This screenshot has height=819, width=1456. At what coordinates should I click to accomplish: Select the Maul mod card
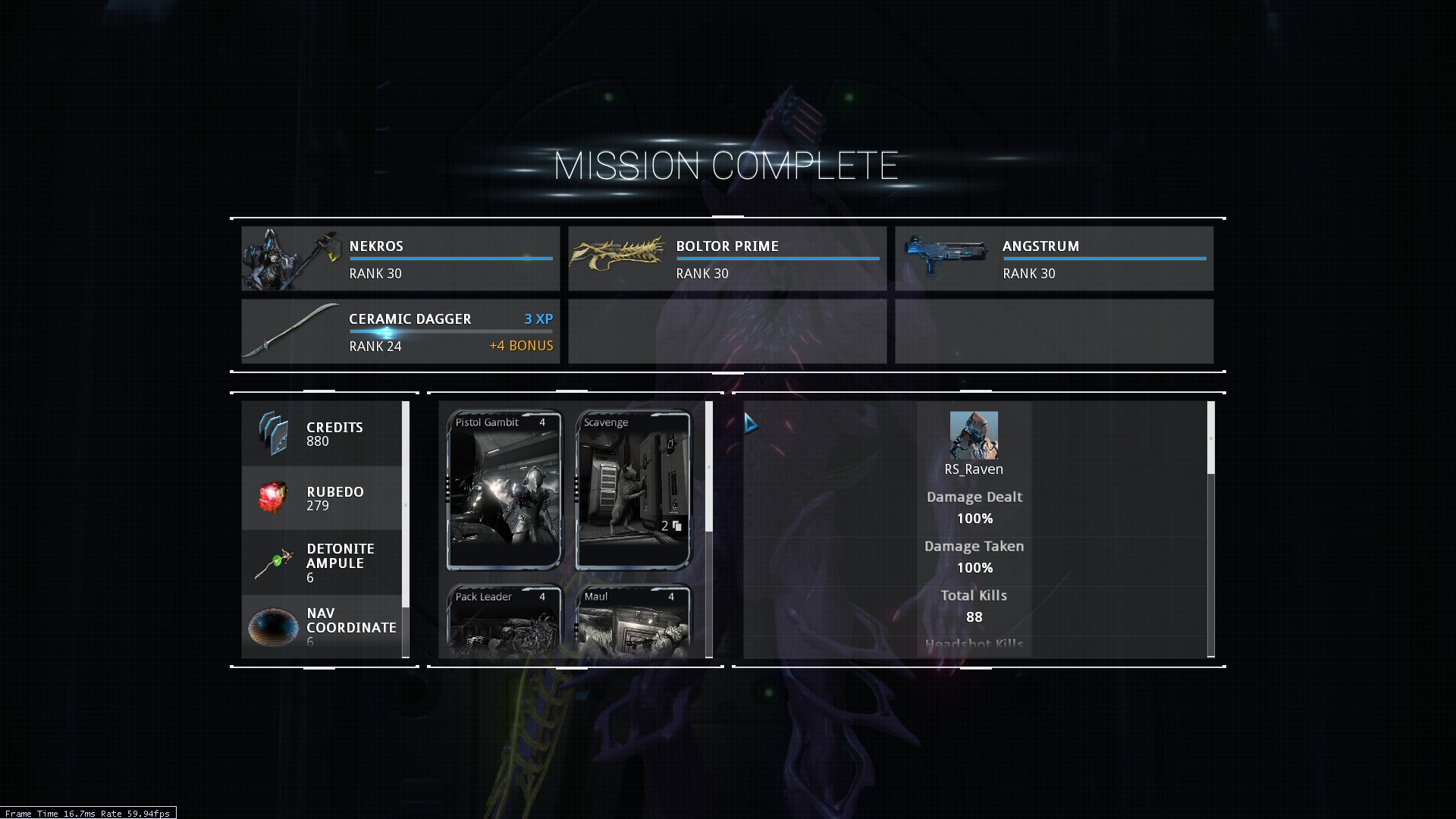pos(633,622)
